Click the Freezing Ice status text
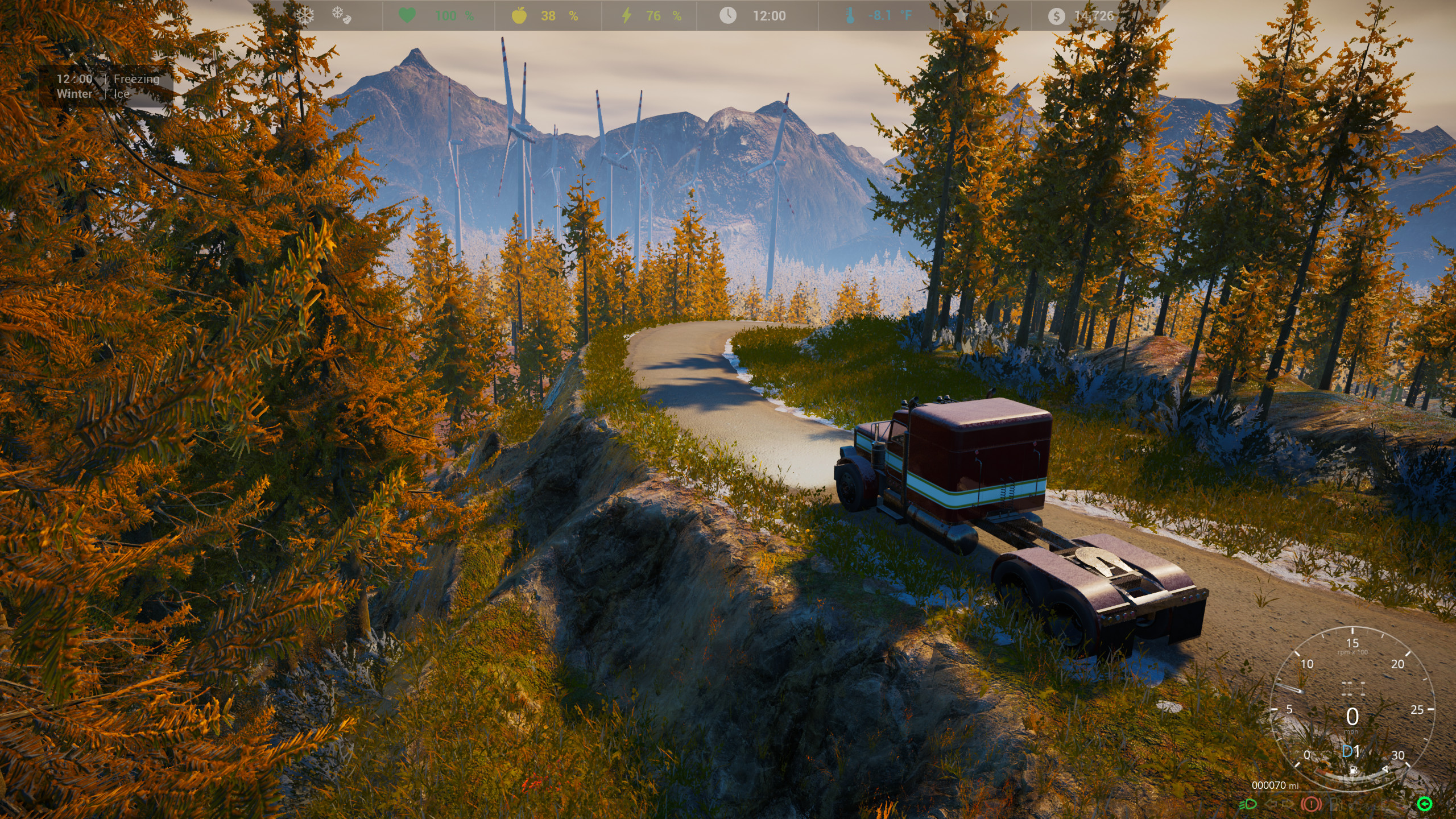 click(135, 79)
